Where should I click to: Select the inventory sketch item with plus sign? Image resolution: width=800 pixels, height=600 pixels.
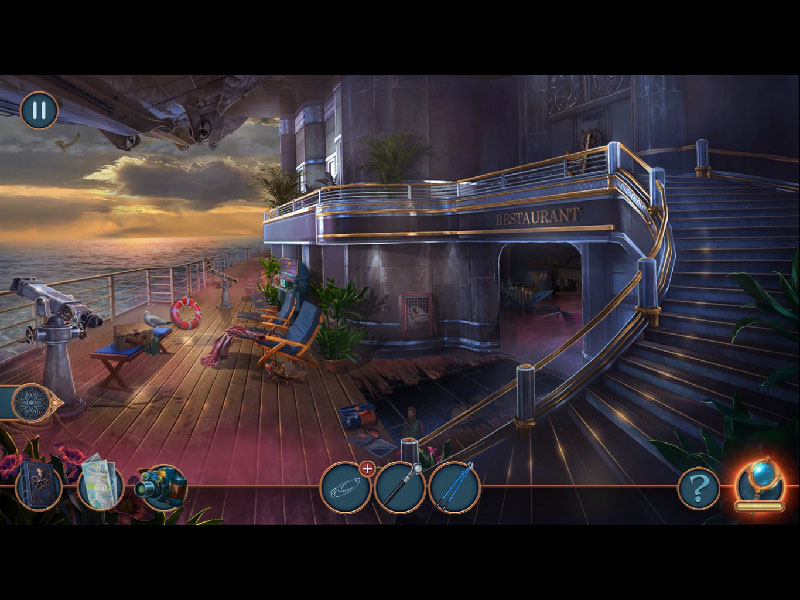click(x=345, y=488)
